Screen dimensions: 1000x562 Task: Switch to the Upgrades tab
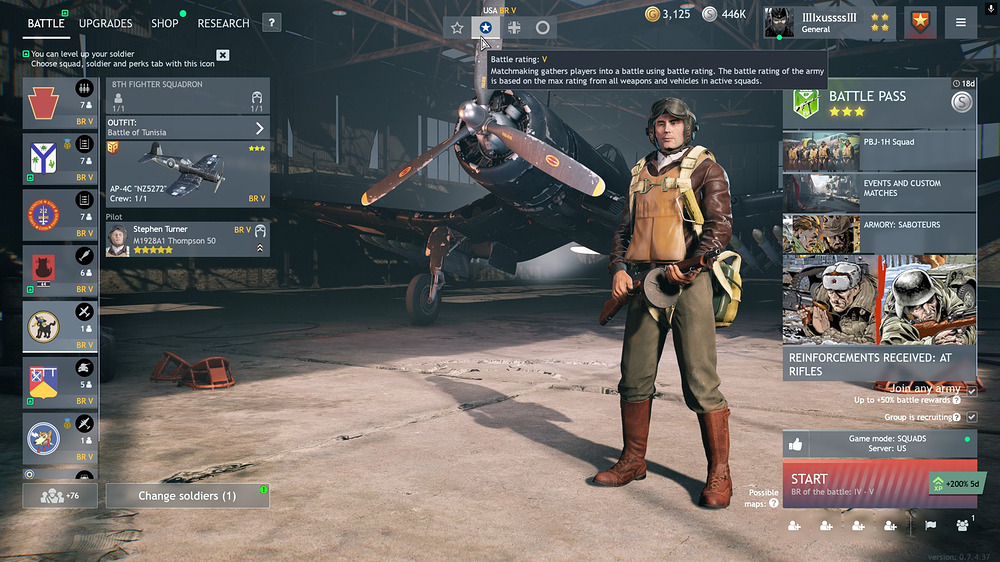pyautogui.click(x=105, y=23)
